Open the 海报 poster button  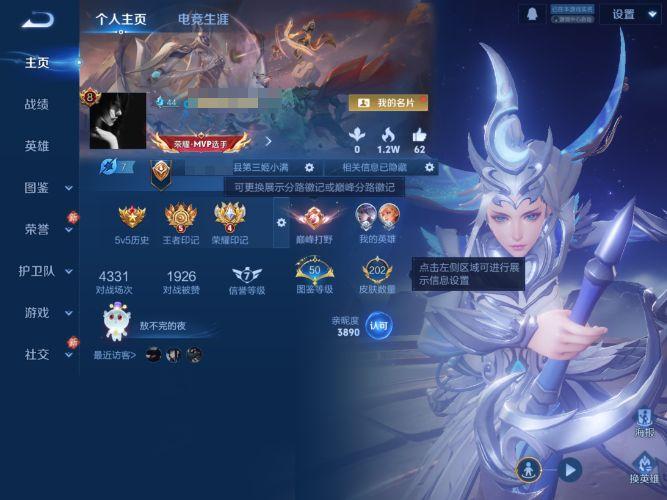[645, 421]
